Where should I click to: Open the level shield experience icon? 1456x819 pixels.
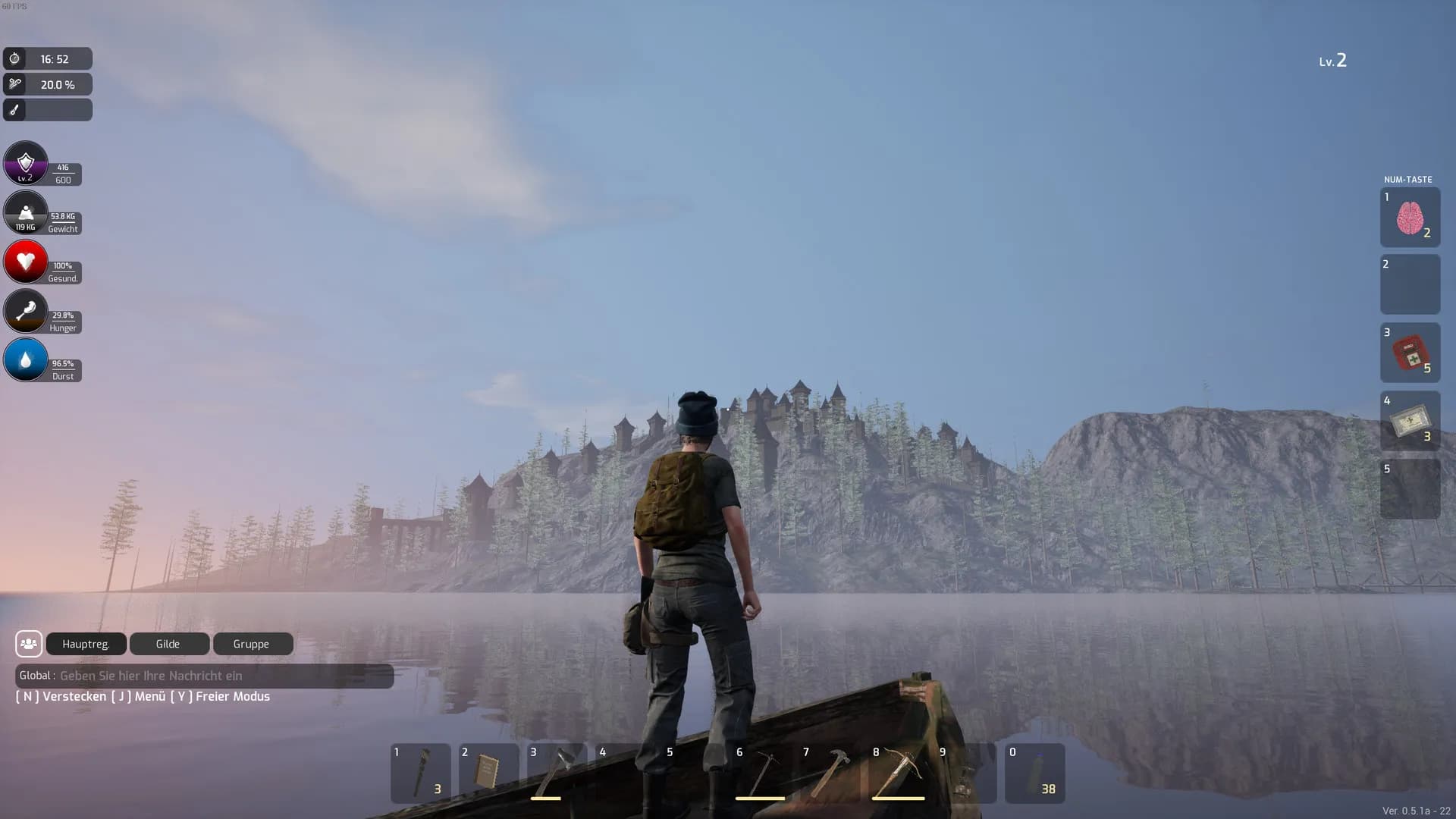(x=26, y=163)
